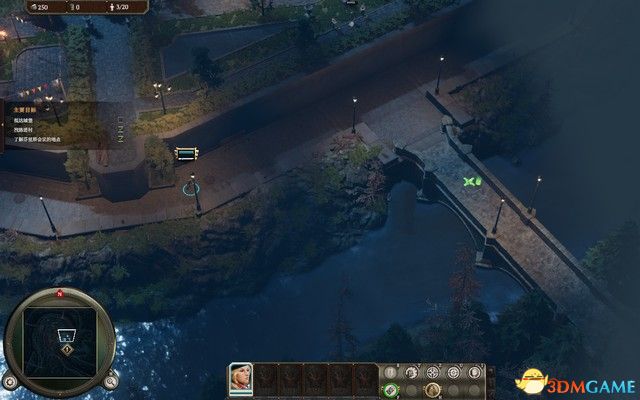This screenshot has height=400, width=640.
Task: Click the magnifying glass minimap button
Action: (x=111, y=381)
